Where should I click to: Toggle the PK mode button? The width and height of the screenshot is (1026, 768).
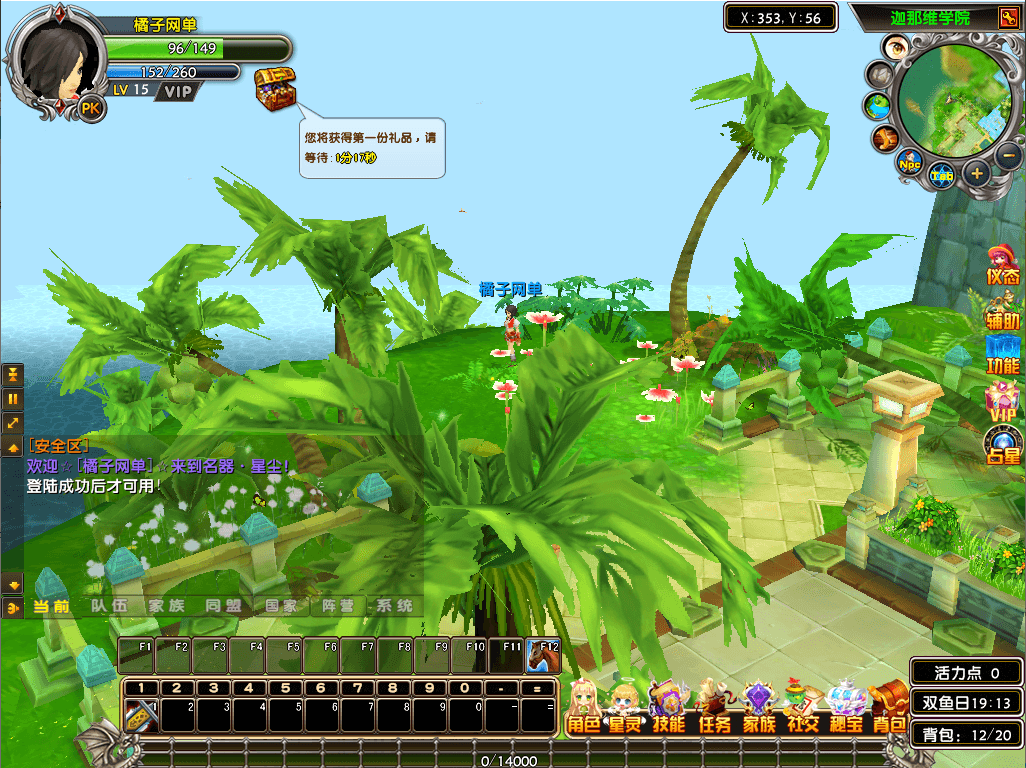(91, 108)
